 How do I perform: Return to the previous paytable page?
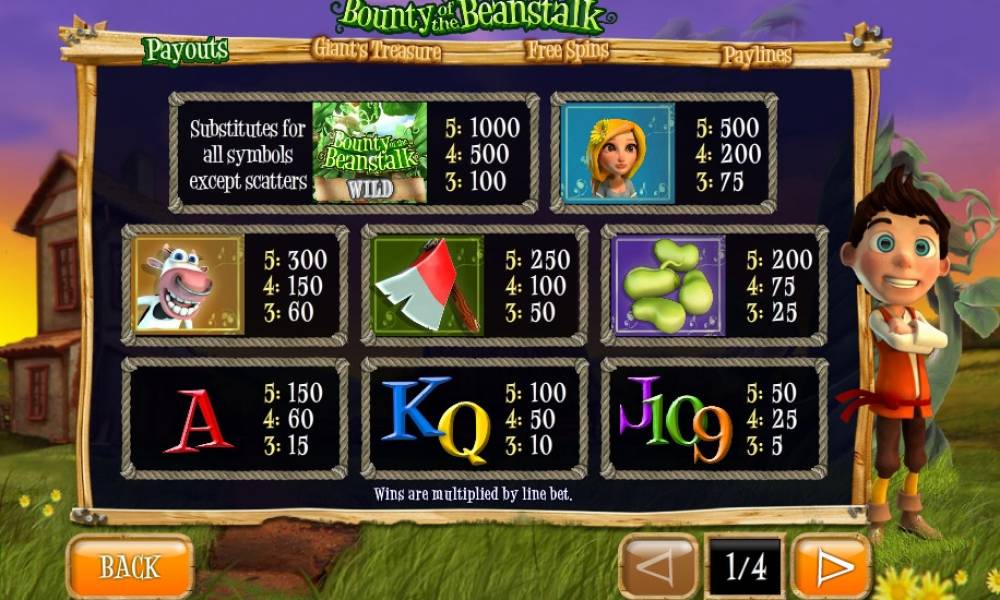coord(659,567)
